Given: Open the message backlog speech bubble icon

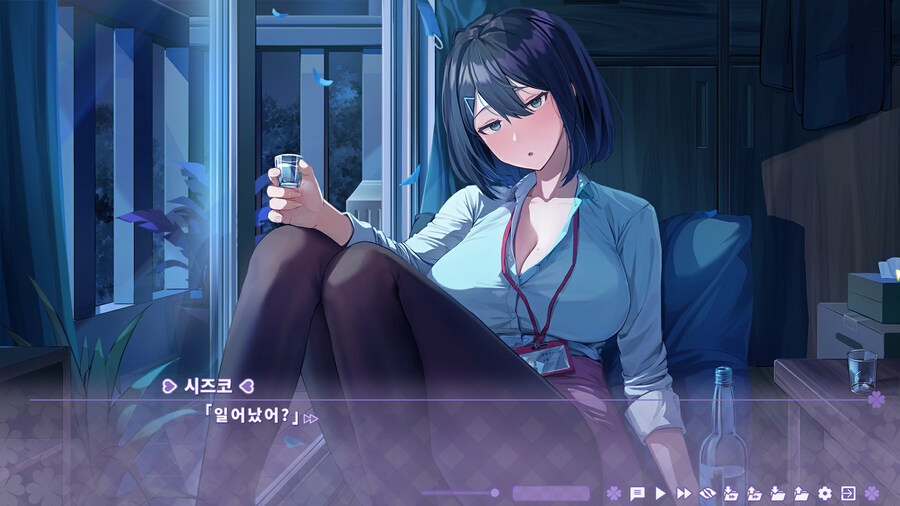Looking at the screenshot, I should [x=637, y=493].
